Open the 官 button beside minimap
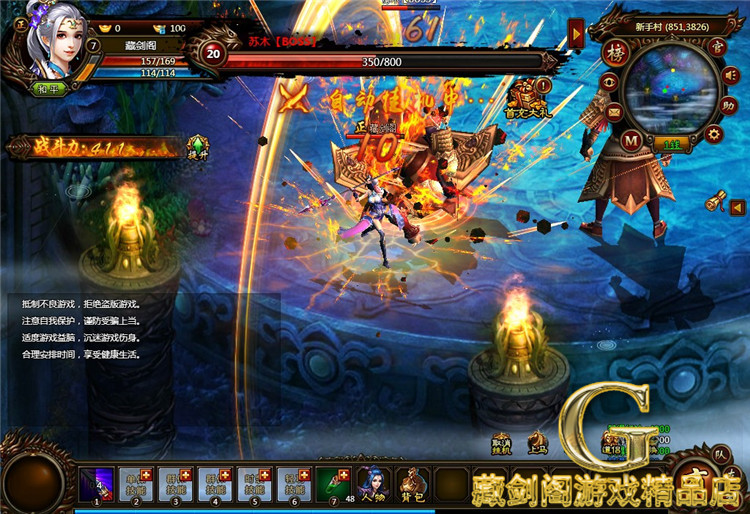The width and height of the screenshot is (750, 514). [x=714, y=45]
